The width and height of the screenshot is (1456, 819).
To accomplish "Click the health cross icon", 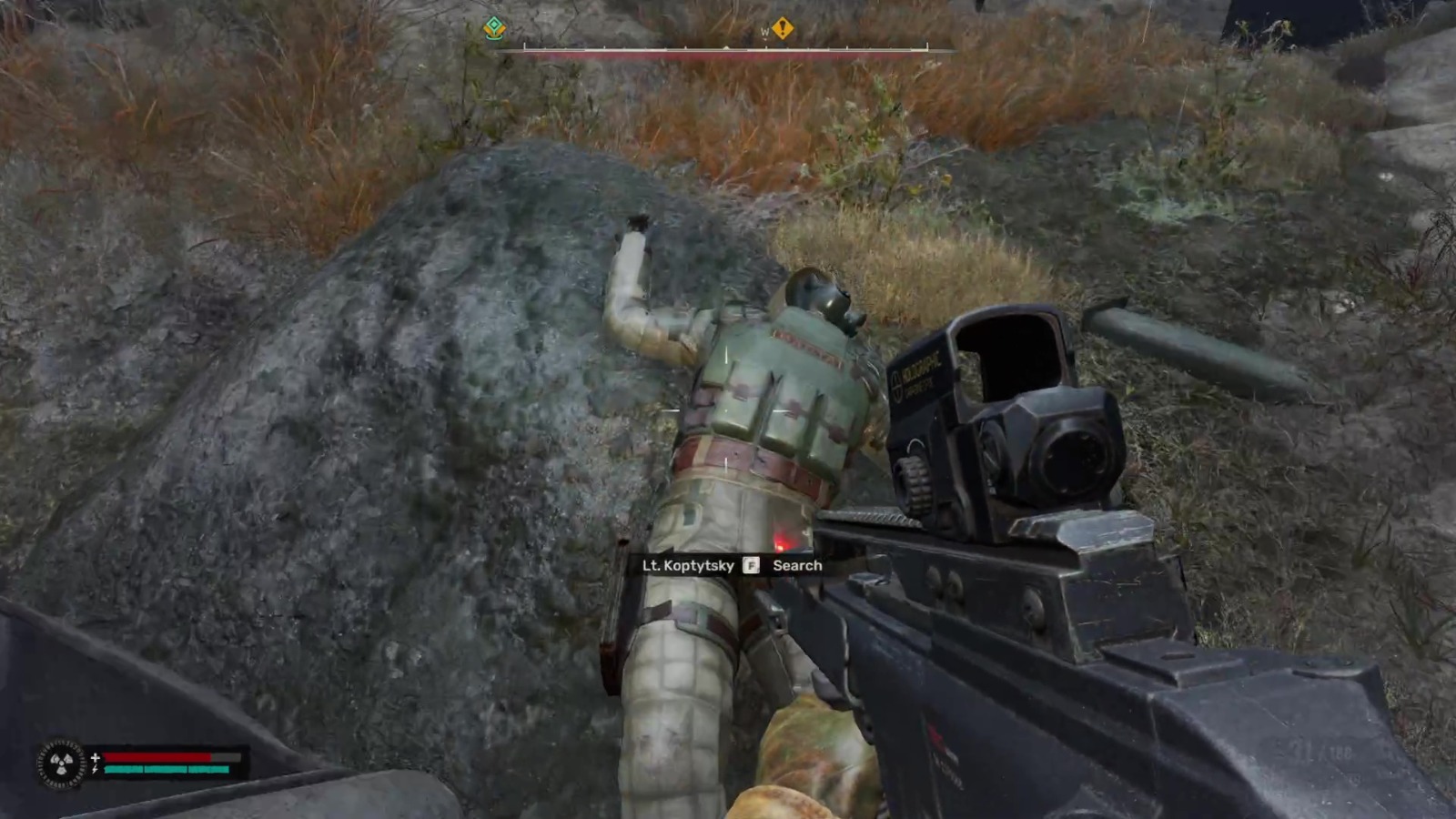I will click(x=96, y=757).
